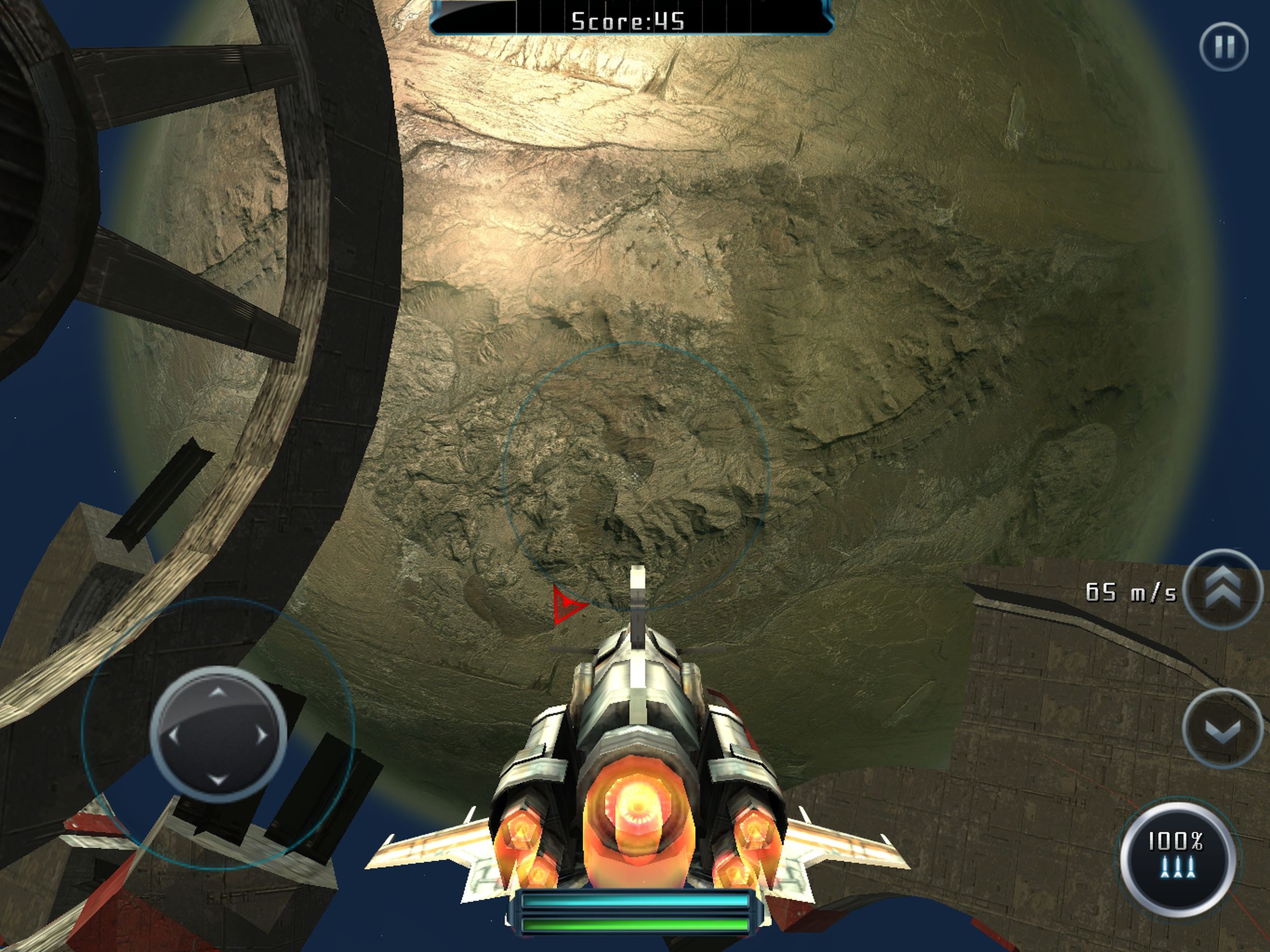This screenshot has height=952, width=1270.
Task: Tap the virtual joystick knob
Action: [218, 734]
